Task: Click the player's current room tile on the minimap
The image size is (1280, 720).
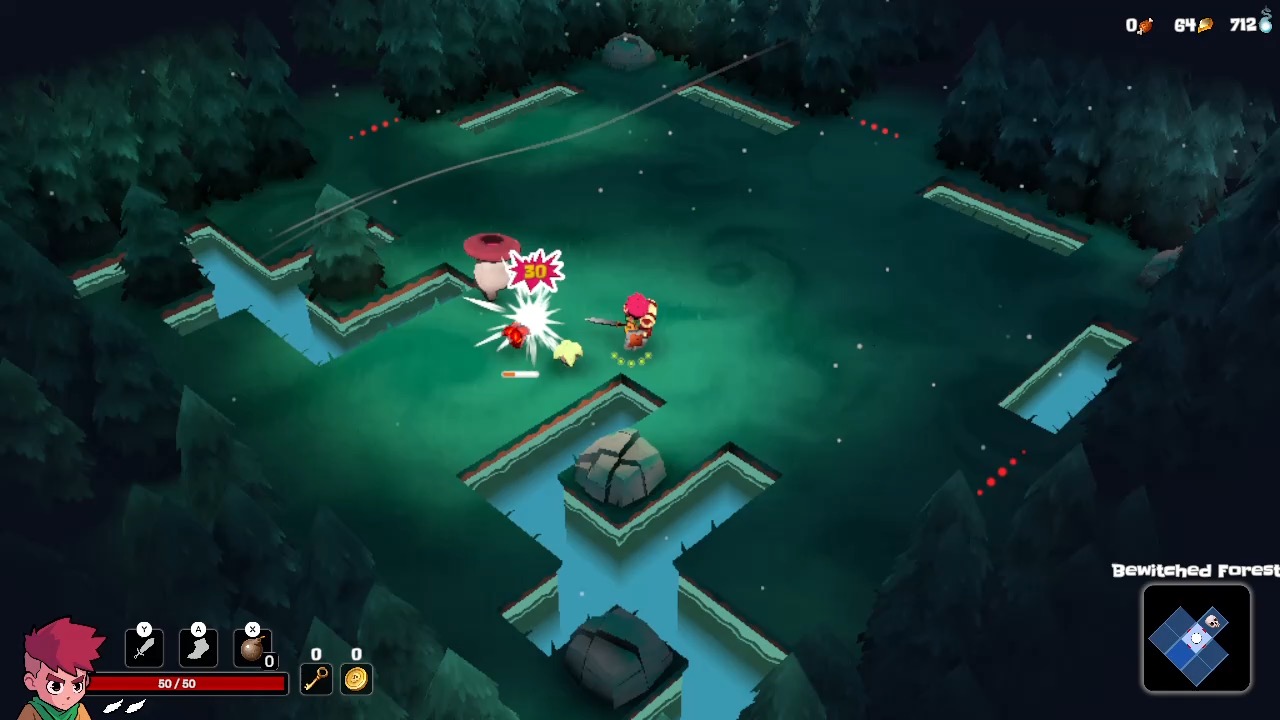Action: pos(1196,638)
